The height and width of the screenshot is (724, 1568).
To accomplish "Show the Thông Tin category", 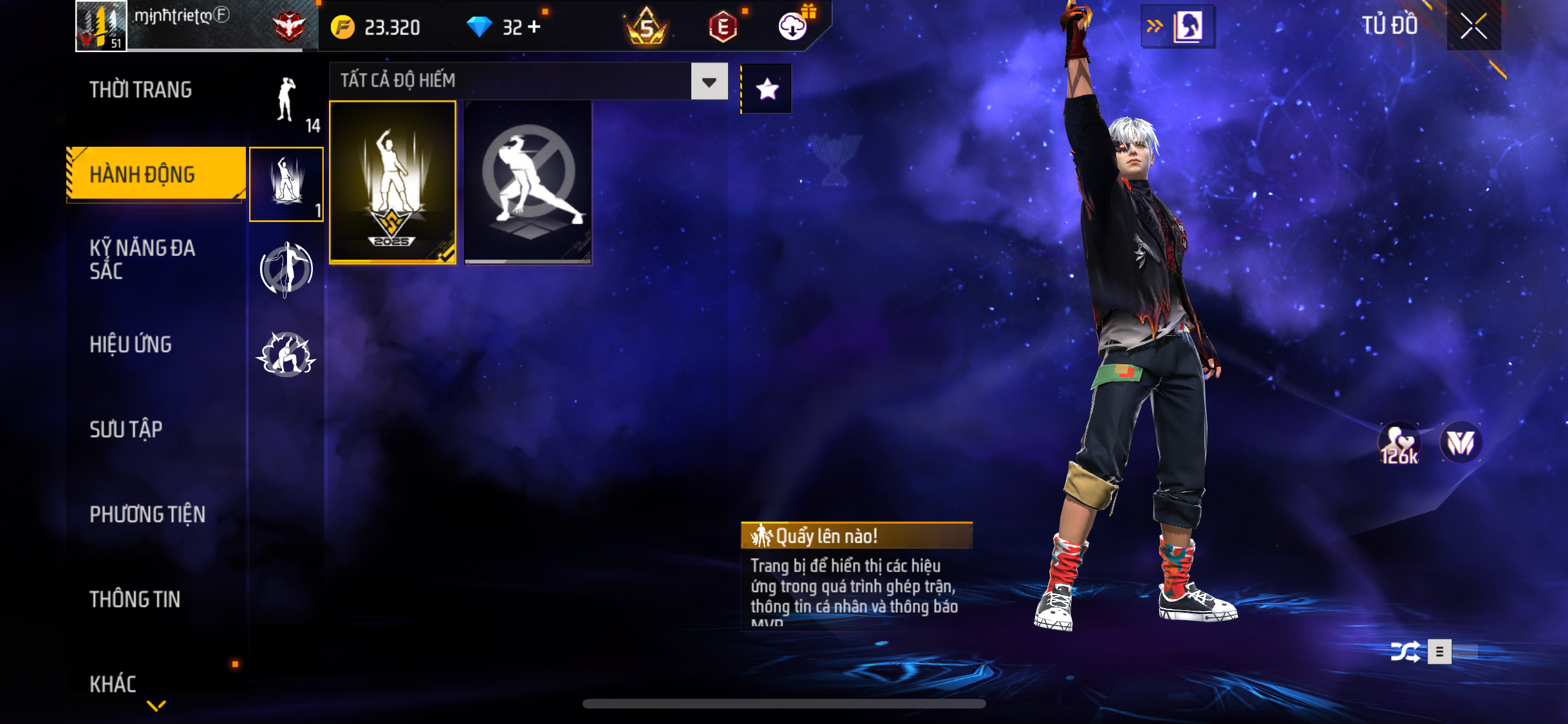I will point(135,599).
